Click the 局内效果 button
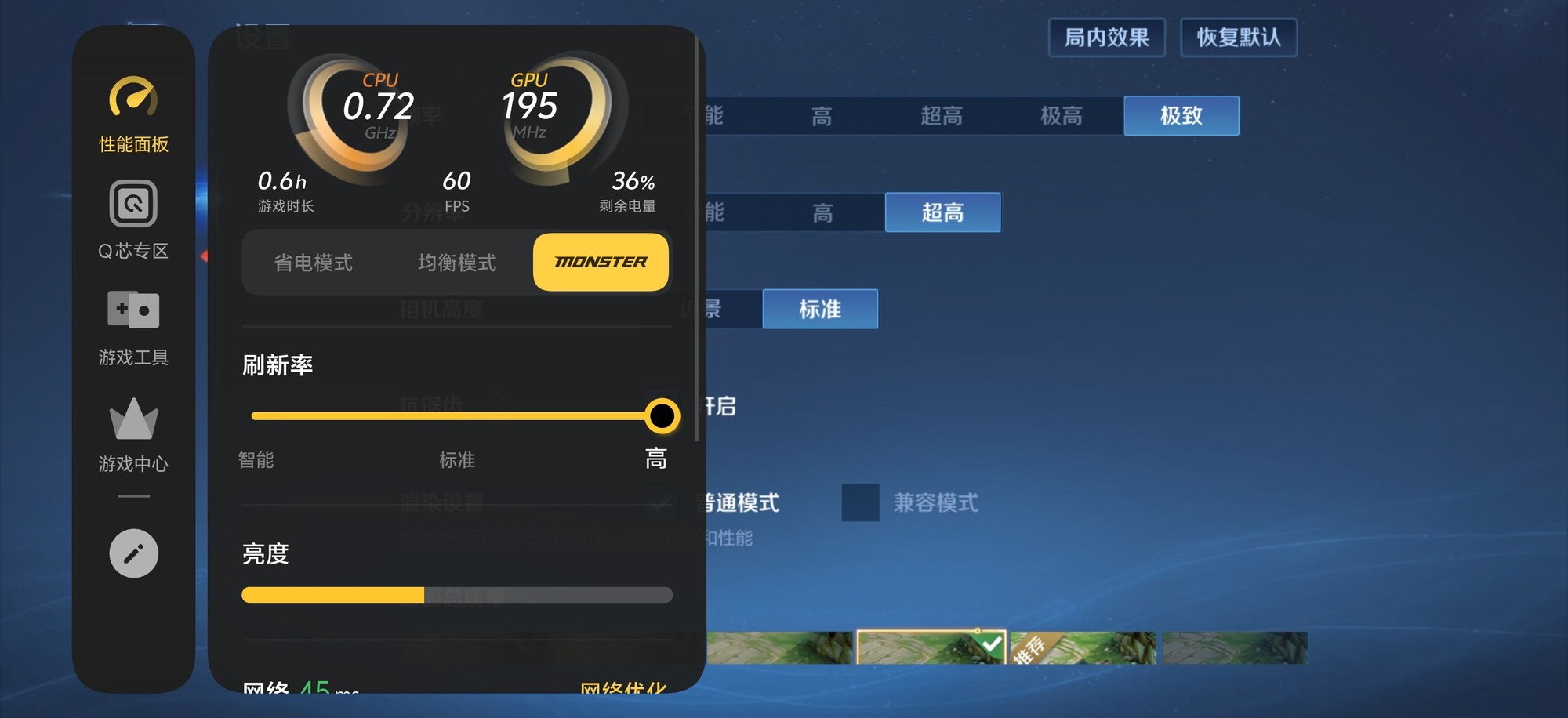Image resolution: width=1568 pixels, height=718 pixels. pos(1107,37)
